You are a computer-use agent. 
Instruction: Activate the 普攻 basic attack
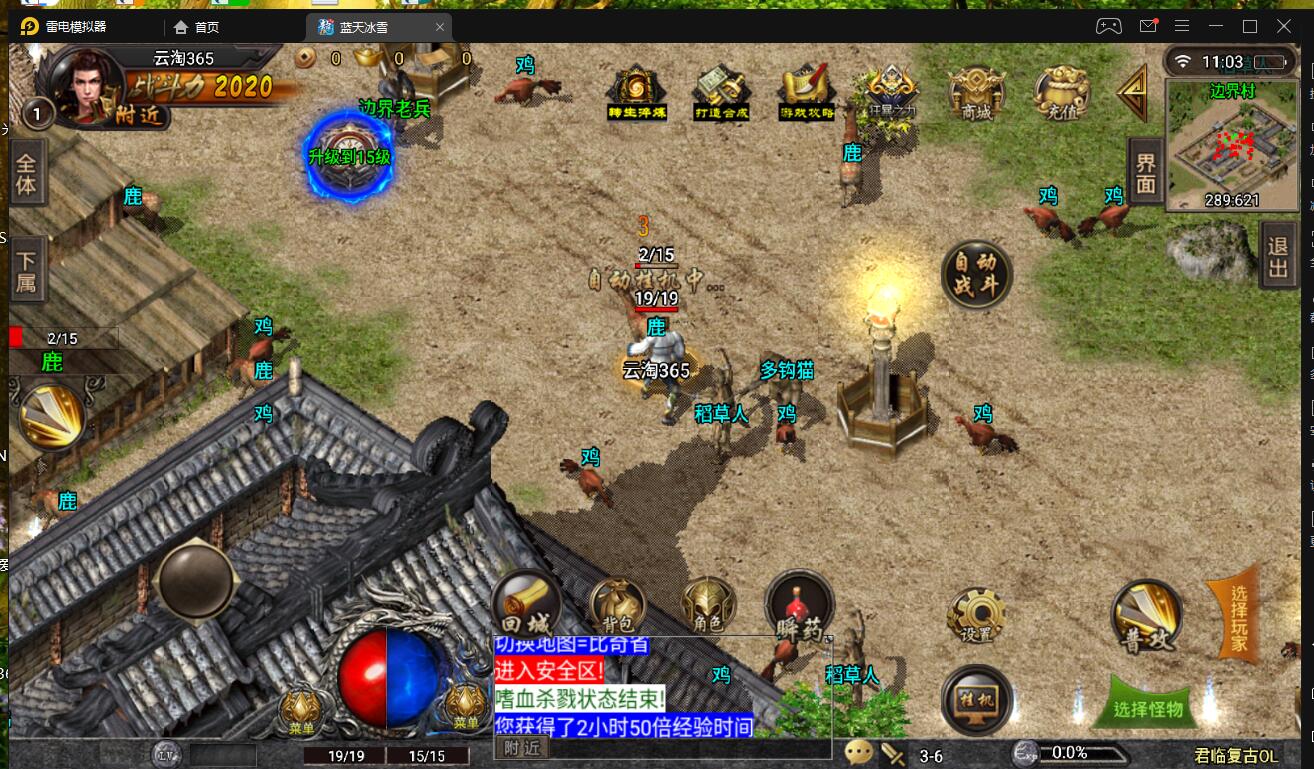tap(1147, 615)
